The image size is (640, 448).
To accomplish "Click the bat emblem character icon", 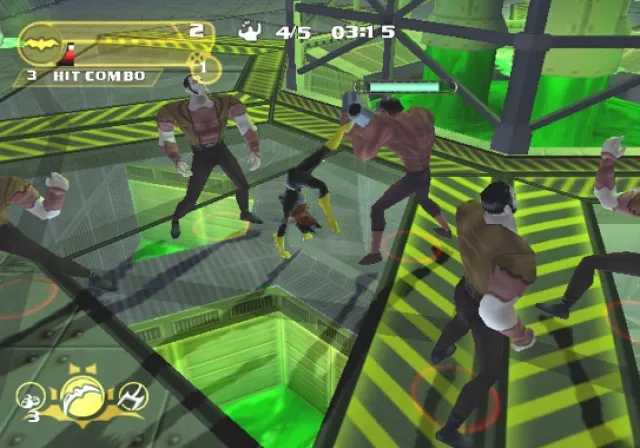I will point(41,44).
